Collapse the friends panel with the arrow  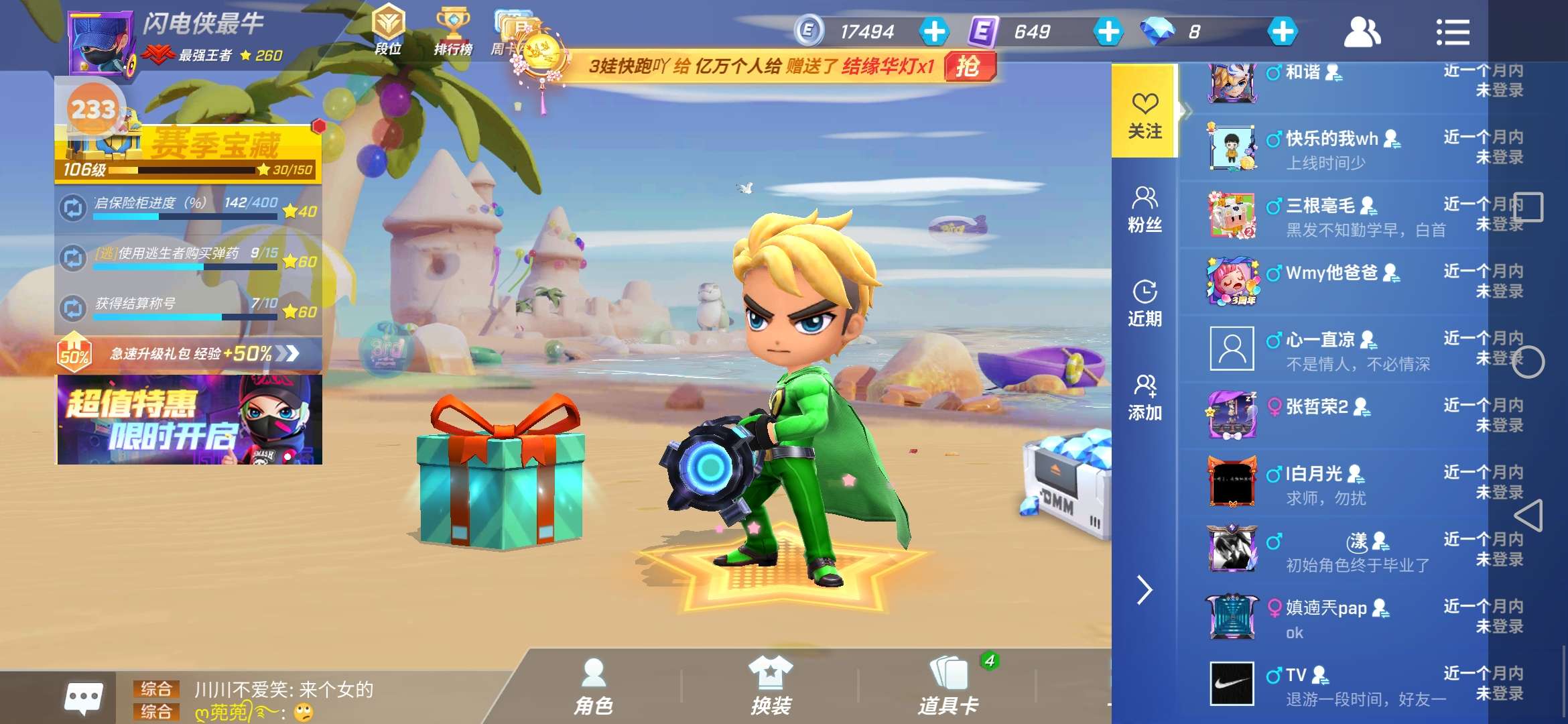(1145, 590)
